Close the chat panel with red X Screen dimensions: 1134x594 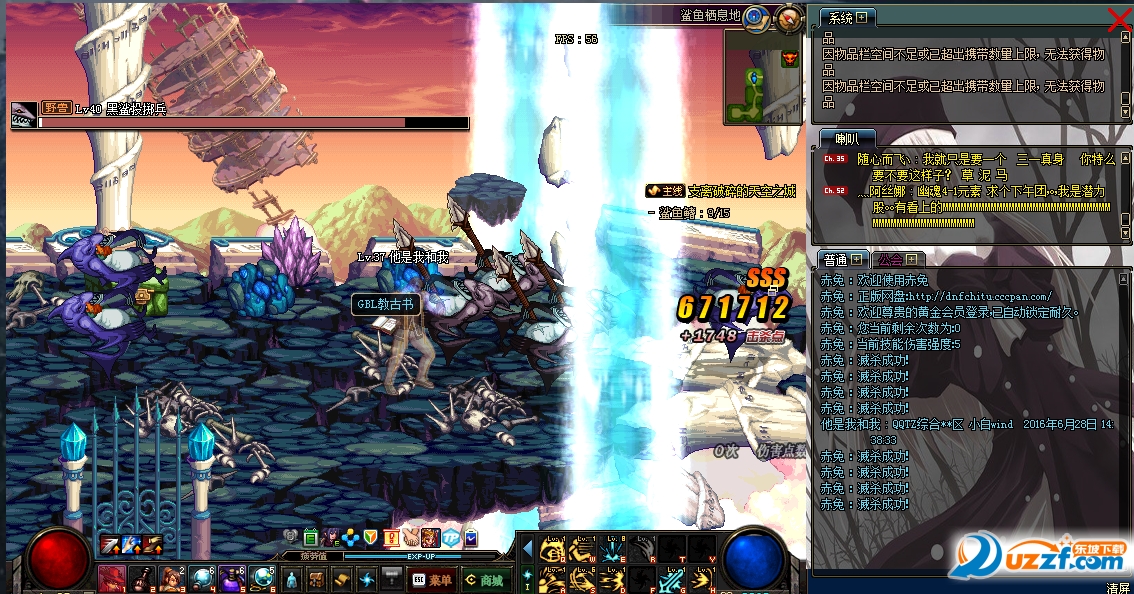click(x=1121, y=17)
